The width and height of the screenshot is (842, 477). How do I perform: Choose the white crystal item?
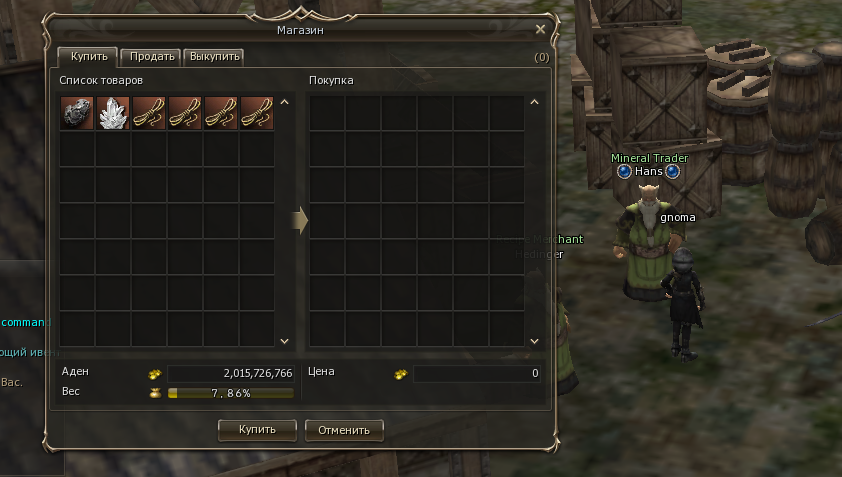coord(113,114)
